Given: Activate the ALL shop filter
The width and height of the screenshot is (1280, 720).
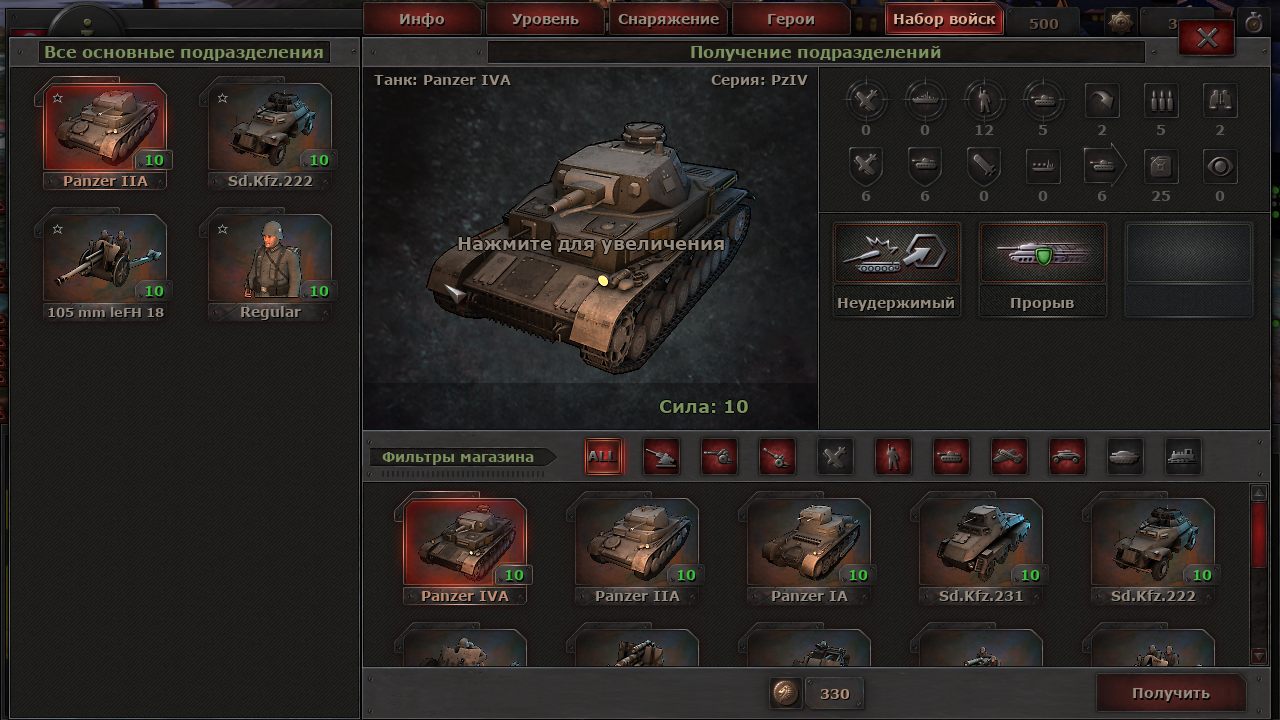Looking at the screenshot, I should click(602, 457).
